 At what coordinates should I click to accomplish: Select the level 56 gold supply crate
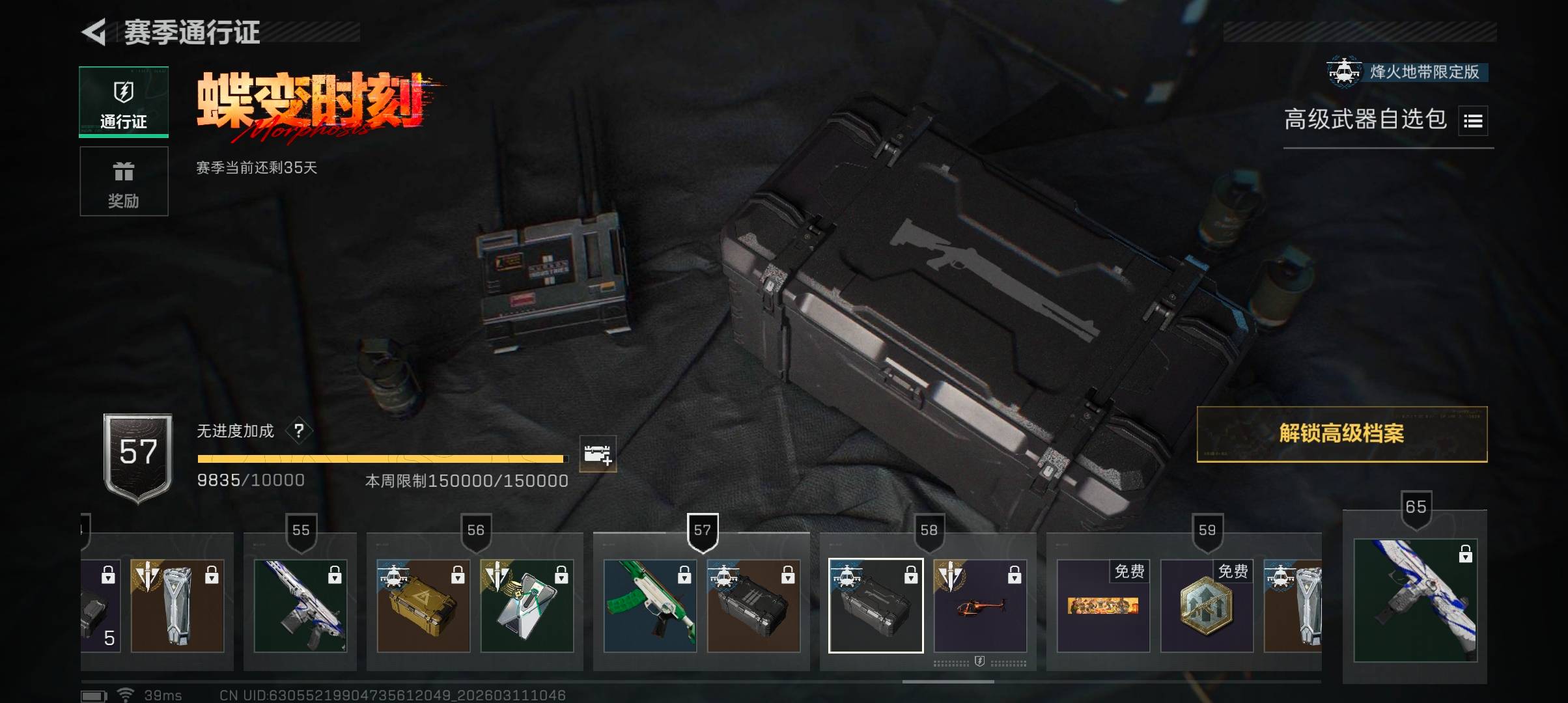(423, 606)
